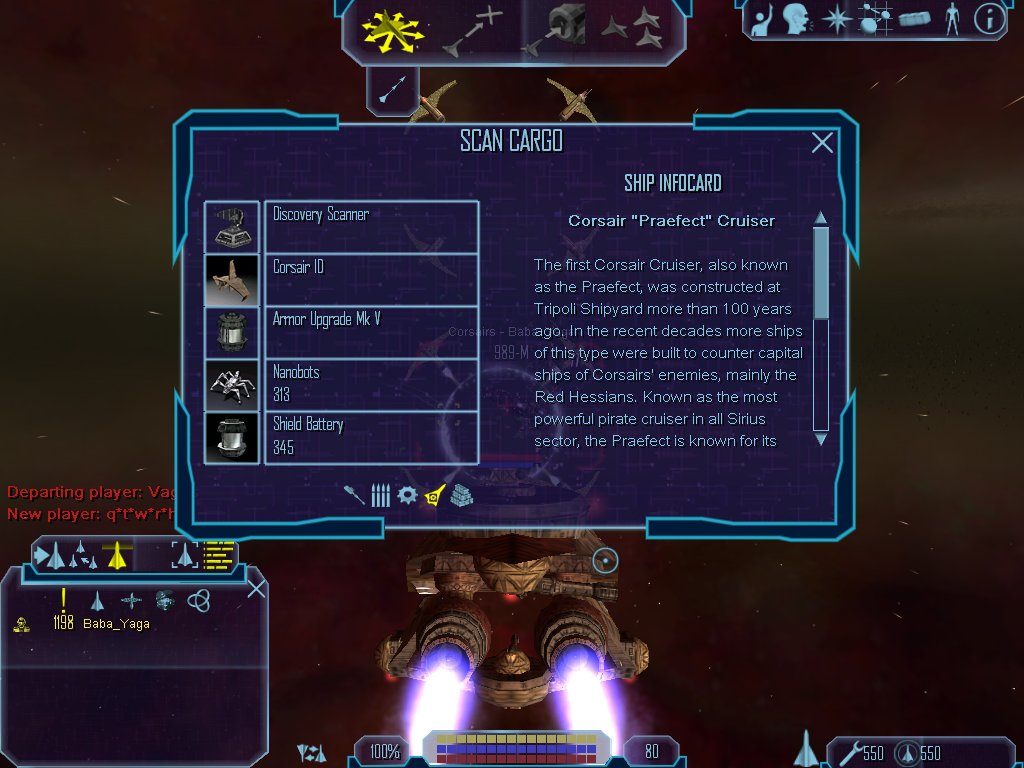Image resolution: width=1024 pixels, height=768 pixels.
Task: Show the commodities category (stacked crates icon)
Action: pos(460,495)
